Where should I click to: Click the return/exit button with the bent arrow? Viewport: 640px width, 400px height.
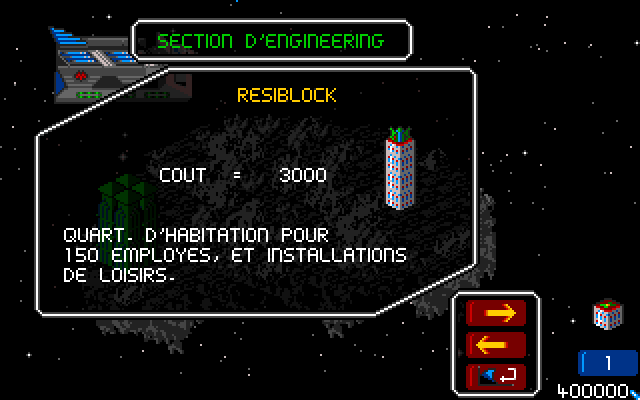point(497,376)
